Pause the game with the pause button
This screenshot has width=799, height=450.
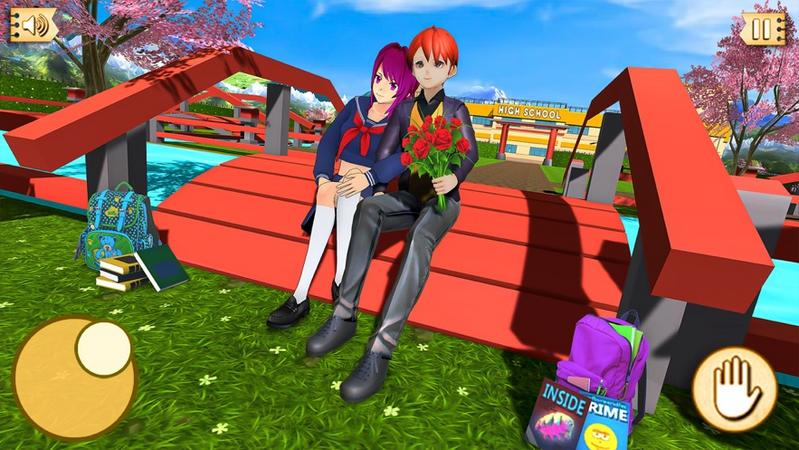coord(764,28)
